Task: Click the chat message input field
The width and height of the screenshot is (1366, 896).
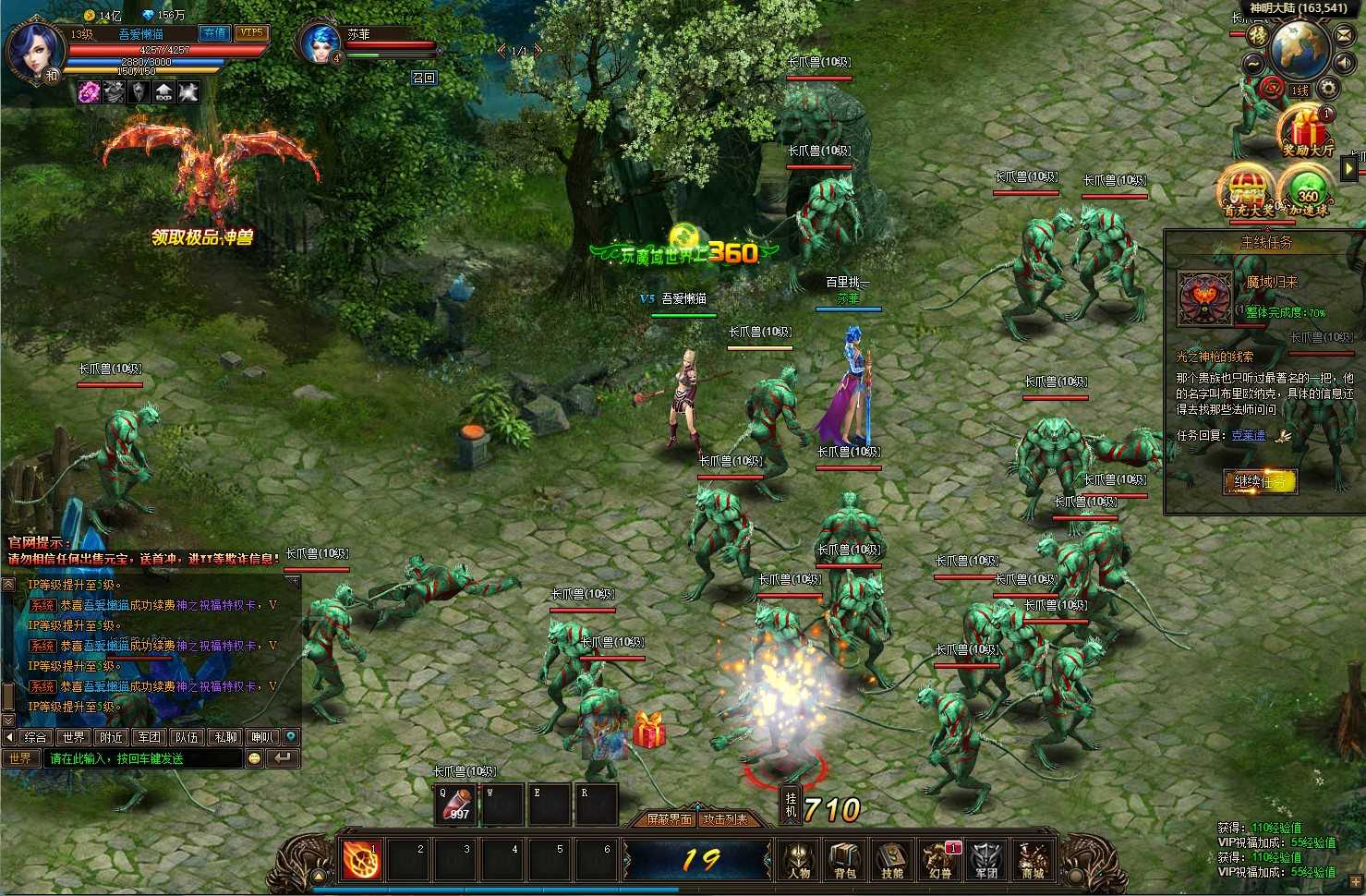Action: pyautogui.click(x=143, y=758)
